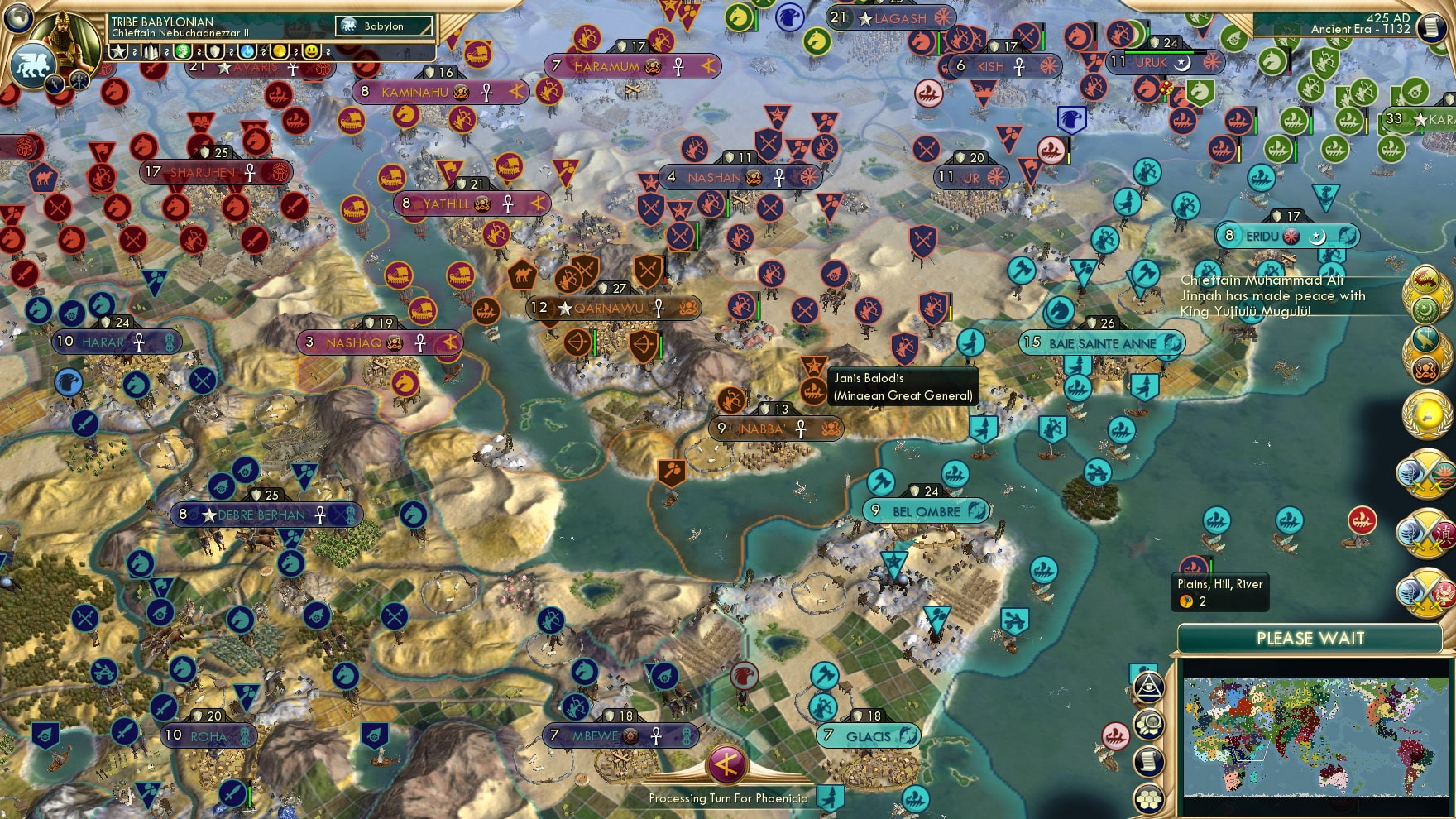This screenshot has height=819, width=1456.
Task: Click the shield faith icon in the top bar
Action: click(214, 52)
